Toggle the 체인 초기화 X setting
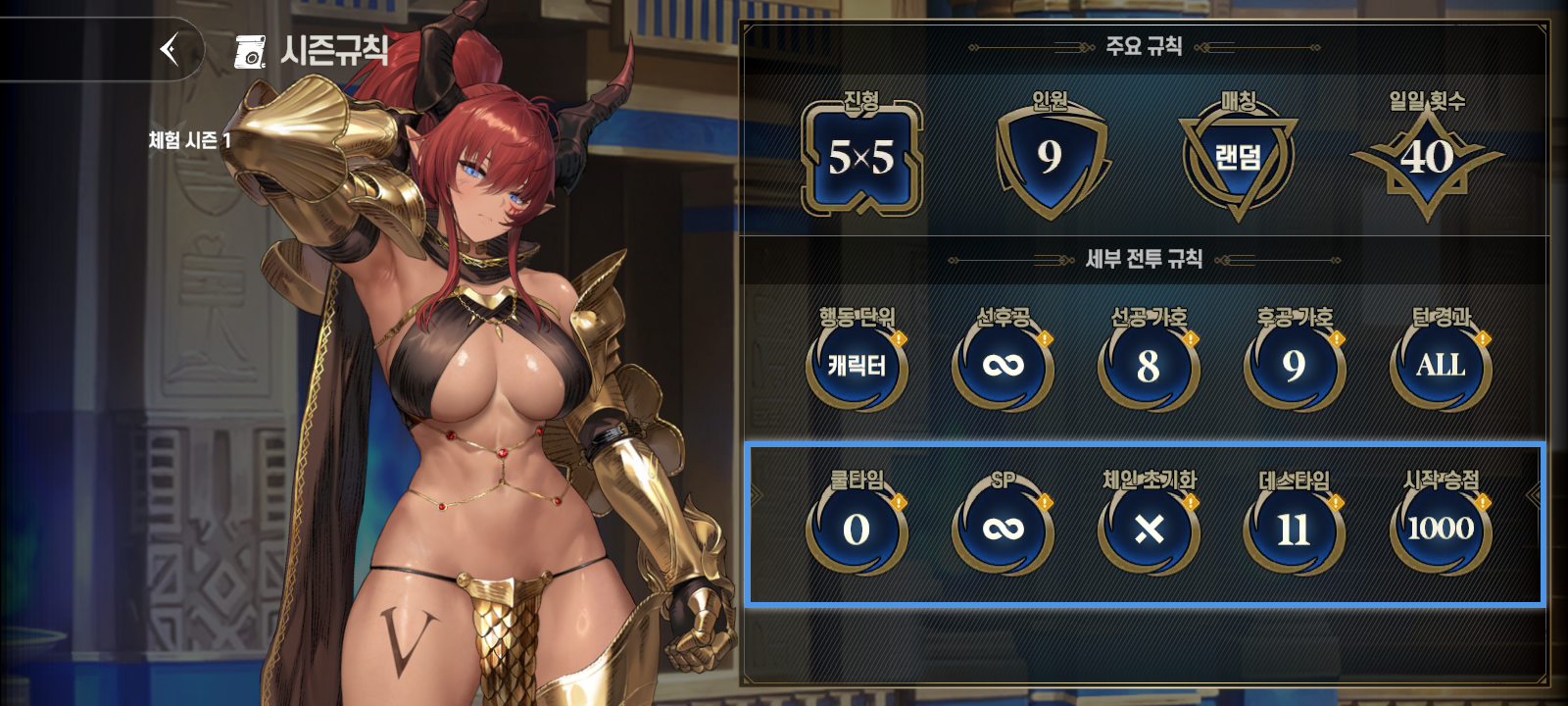 click(x=1148, y=528)
